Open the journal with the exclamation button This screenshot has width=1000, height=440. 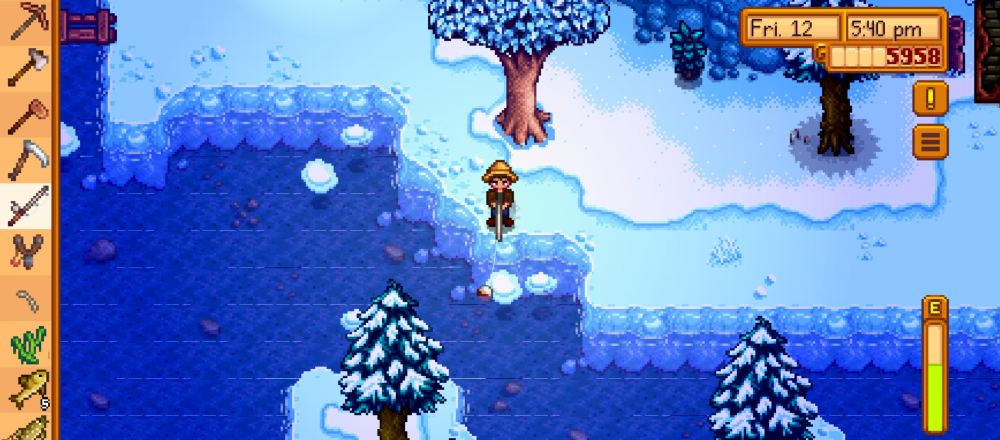pyautogui.click(x=930, y=98)
